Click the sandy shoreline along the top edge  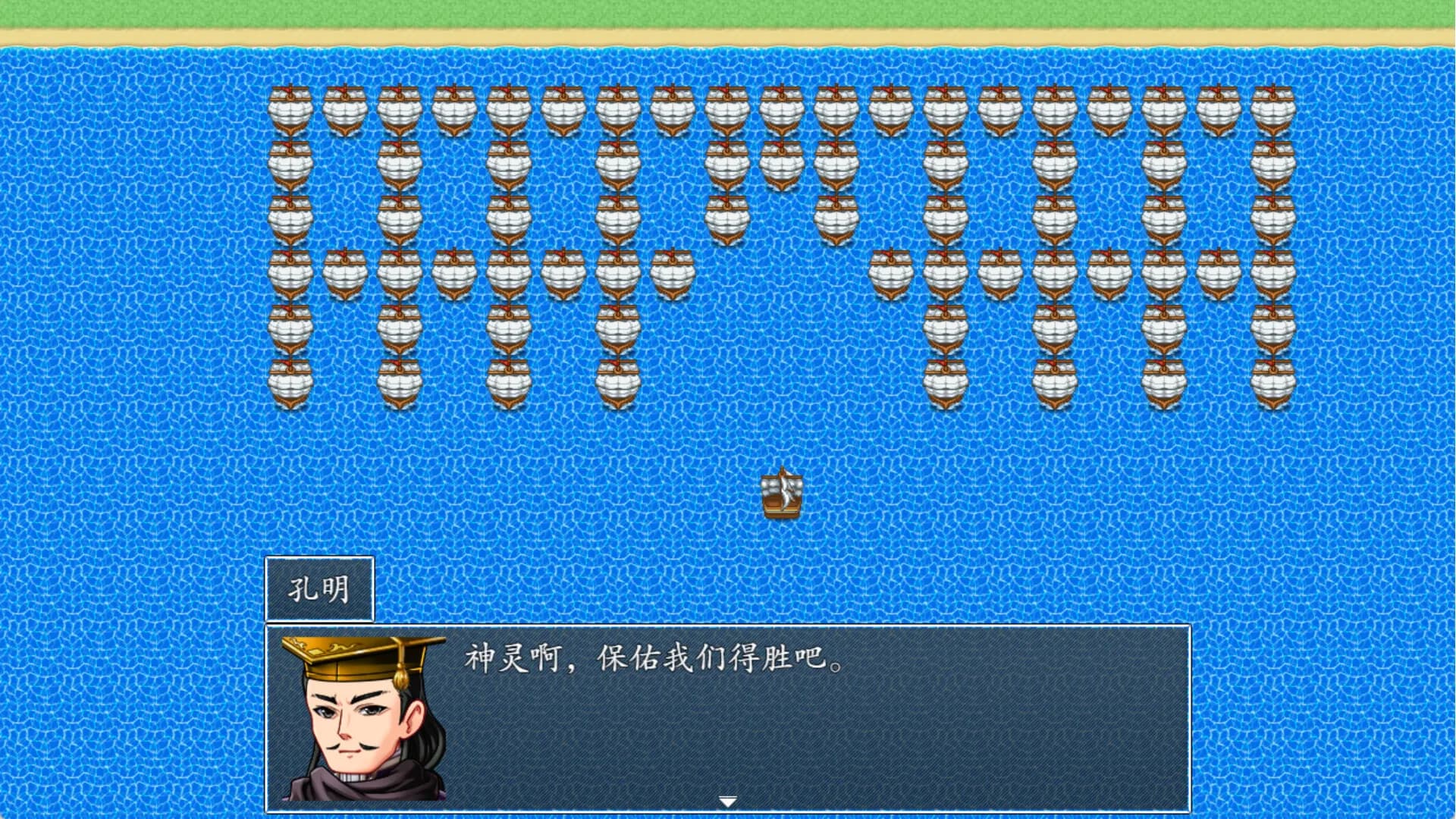click(728, 33)
